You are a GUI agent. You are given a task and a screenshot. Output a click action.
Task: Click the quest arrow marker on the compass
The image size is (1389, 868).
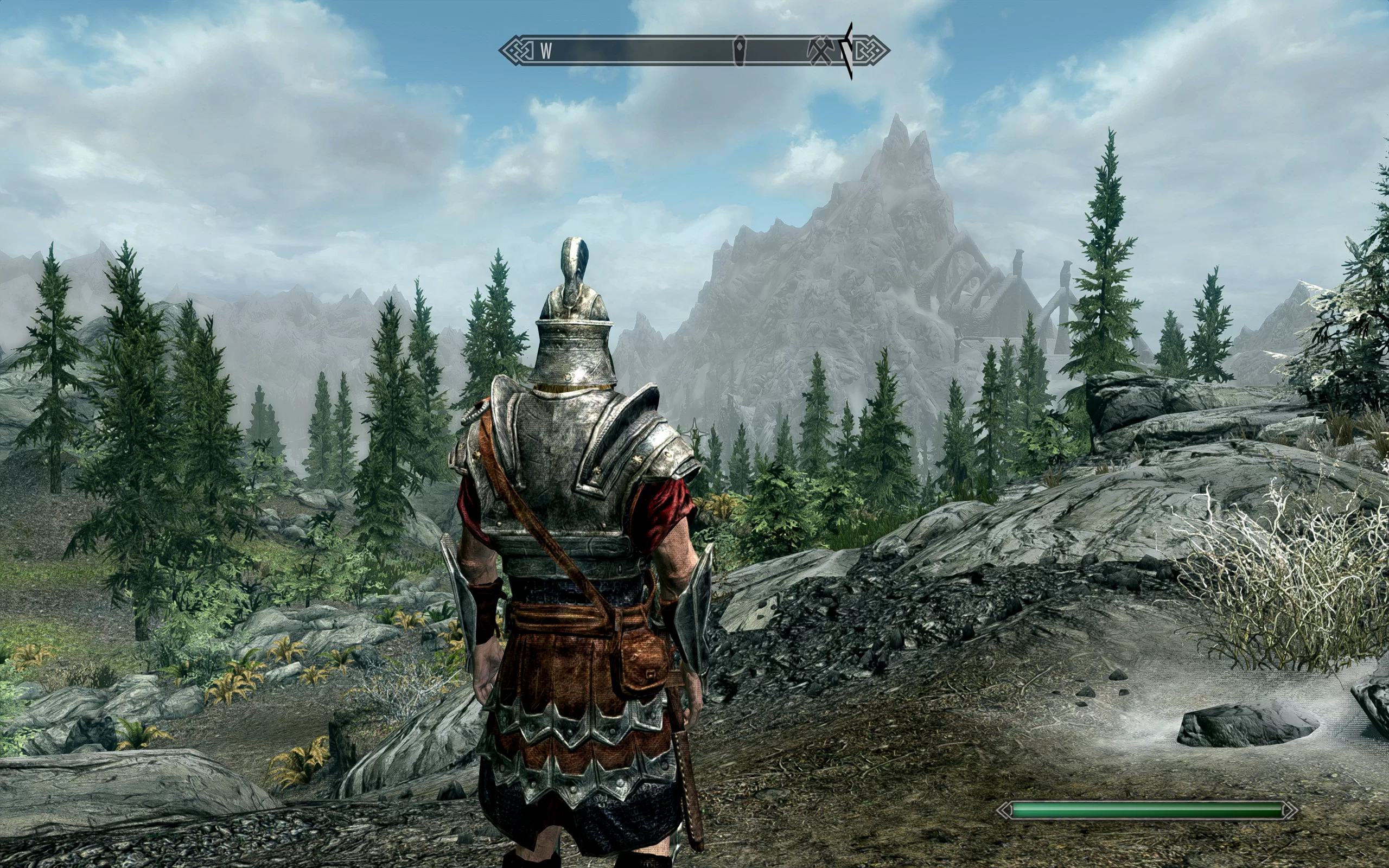coord(848,50)
